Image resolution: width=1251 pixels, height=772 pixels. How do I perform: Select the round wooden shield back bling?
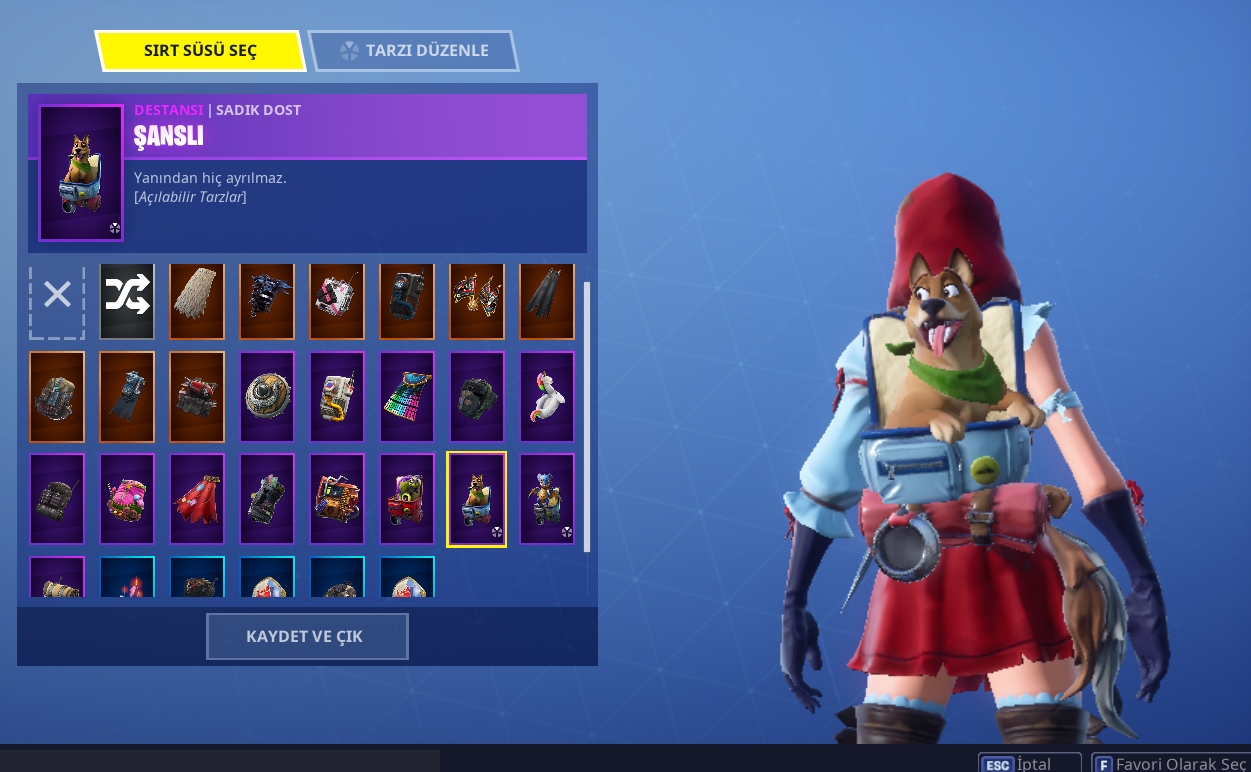coord(267,397)
